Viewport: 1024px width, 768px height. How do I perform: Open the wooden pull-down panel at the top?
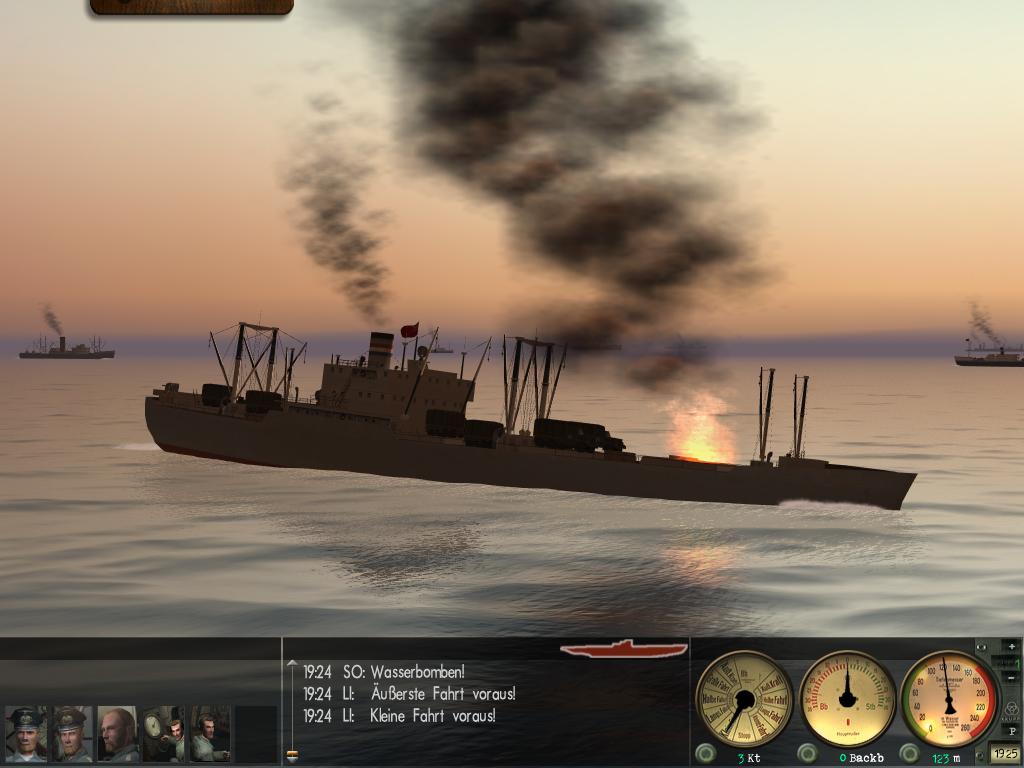click(191, 6)
